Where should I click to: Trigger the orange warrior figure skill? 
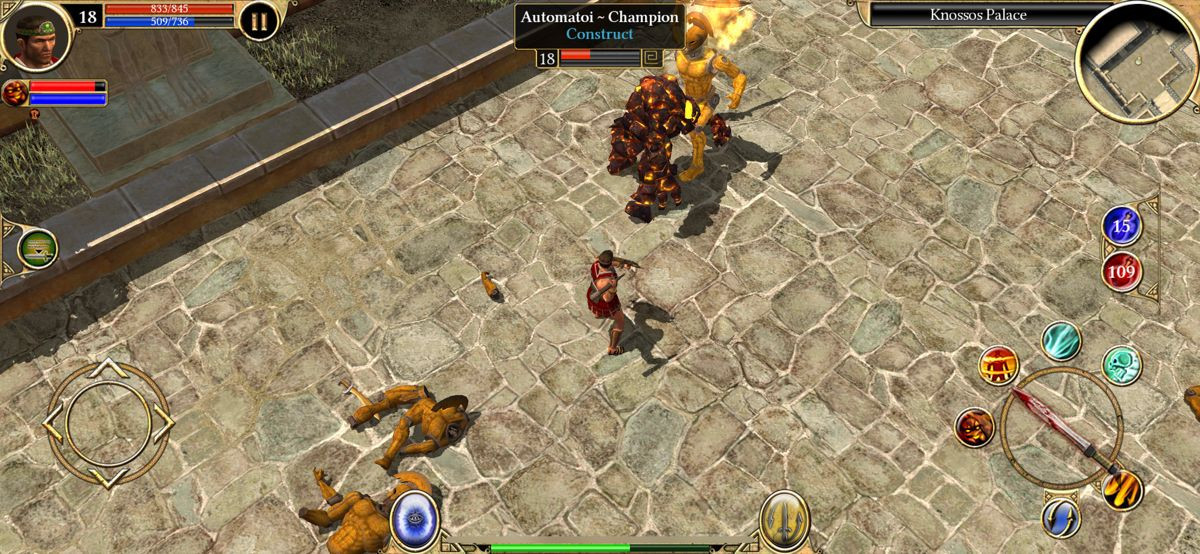pos(998,366)
